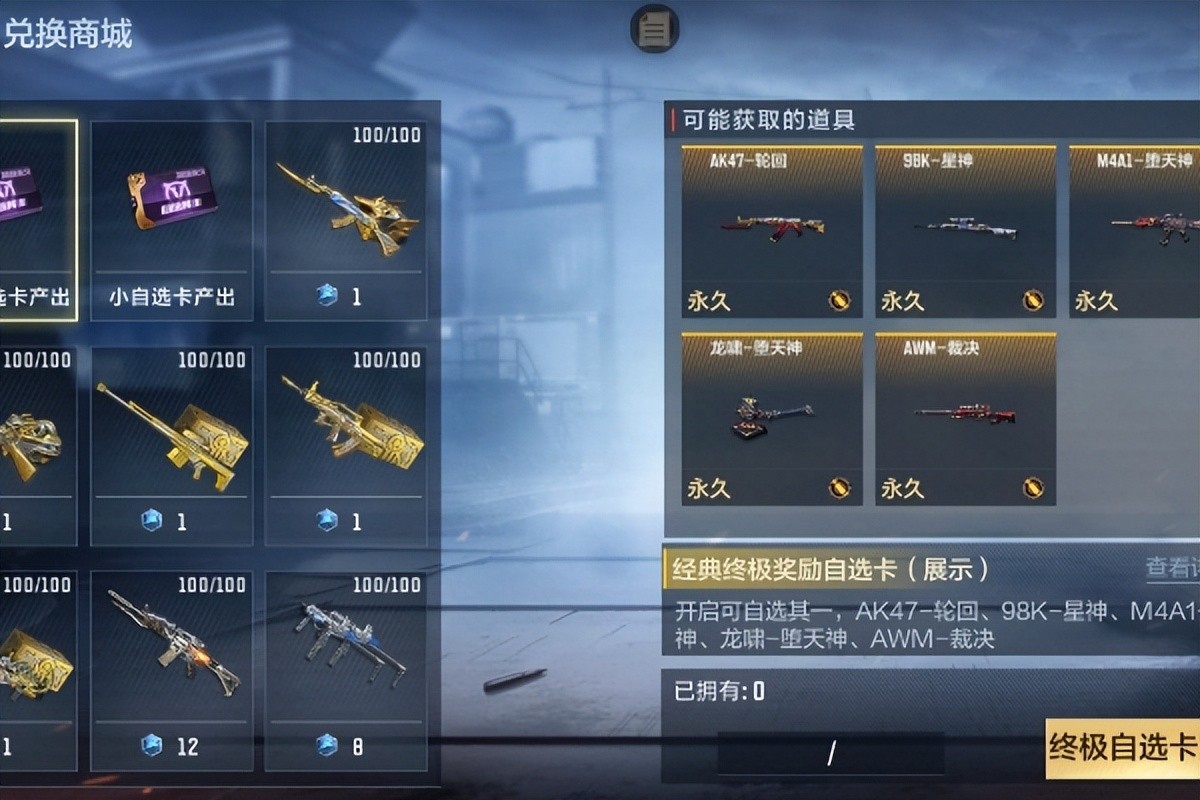
Task: Choose the AWM-裁决 reward tile
Action: pos(965,419)
